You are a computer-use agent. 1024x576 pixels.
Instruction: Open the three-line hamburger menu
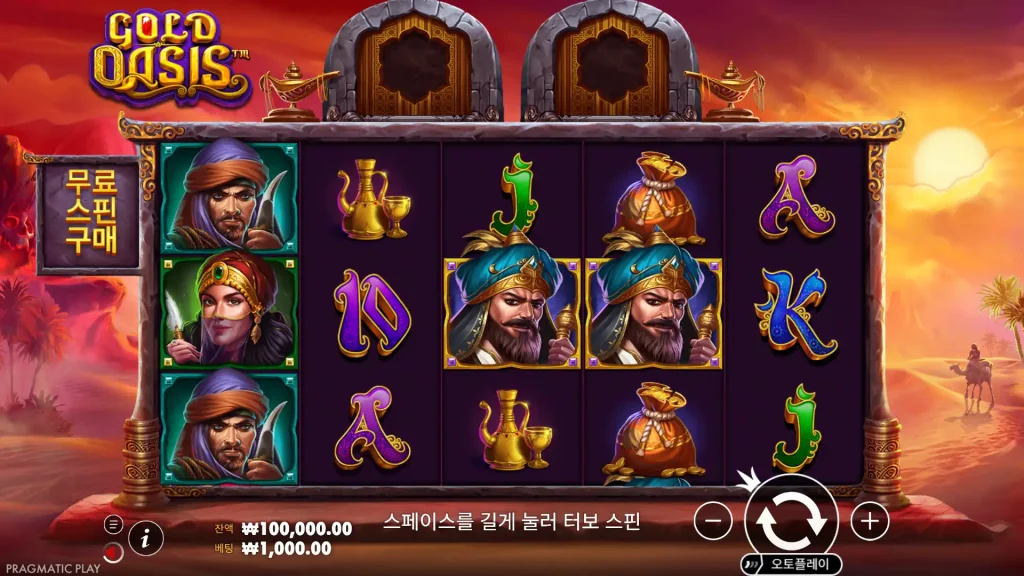(x=113, y=524)
